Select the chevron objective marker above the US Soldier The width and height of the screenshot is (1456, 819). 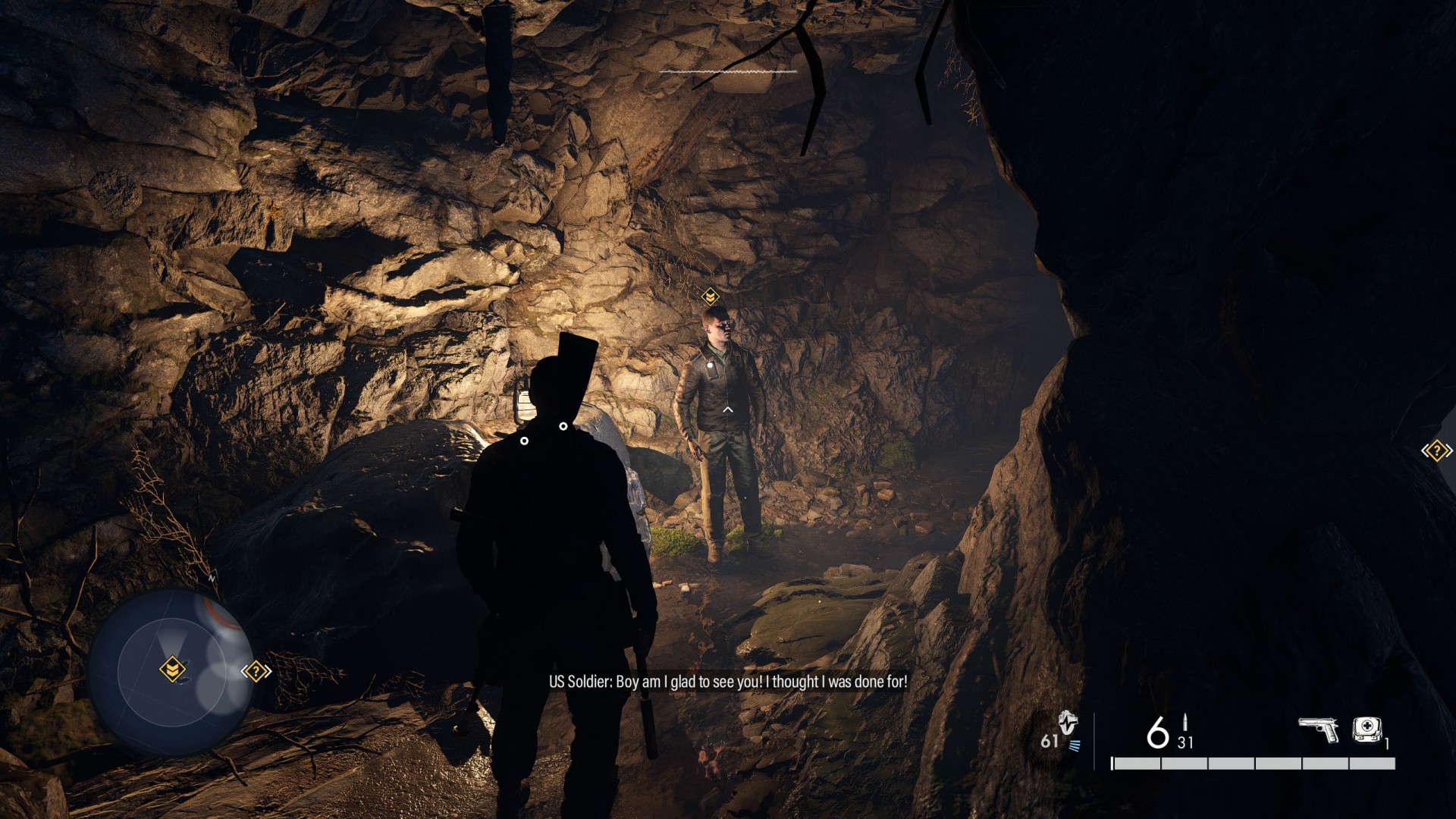[x=710, y=296]
